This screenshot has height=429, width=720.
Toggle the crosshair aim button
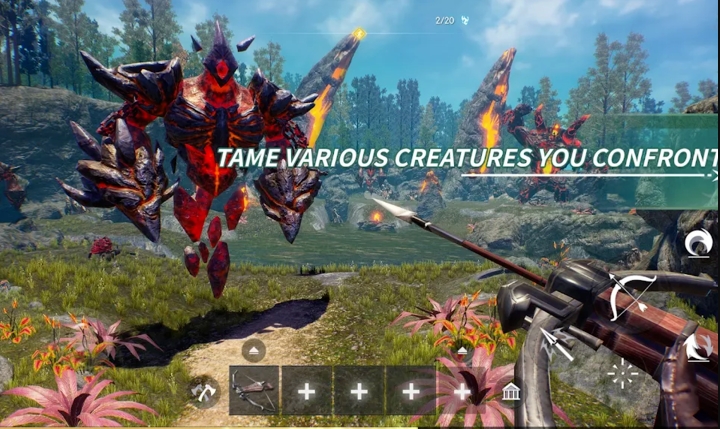(622, 374)
